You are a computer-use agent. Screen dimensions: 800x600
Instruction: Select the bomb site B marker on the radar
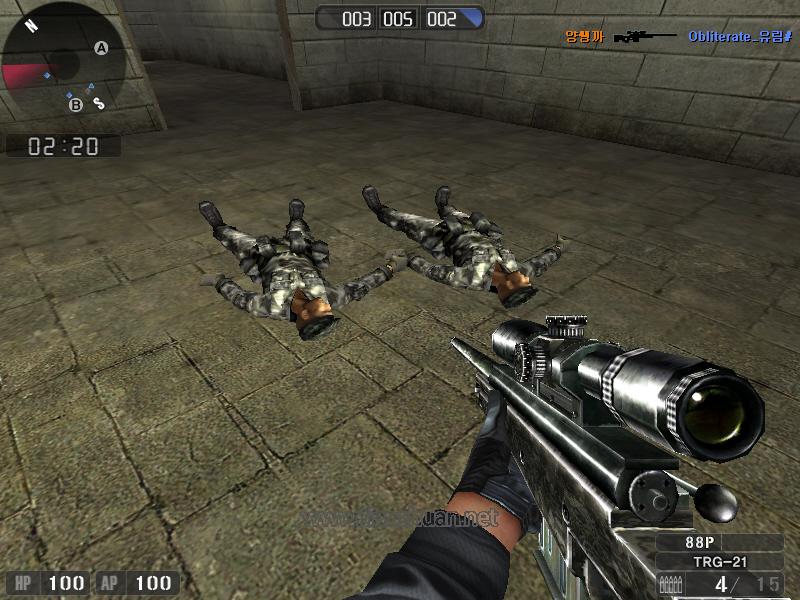tap(75, 104)
